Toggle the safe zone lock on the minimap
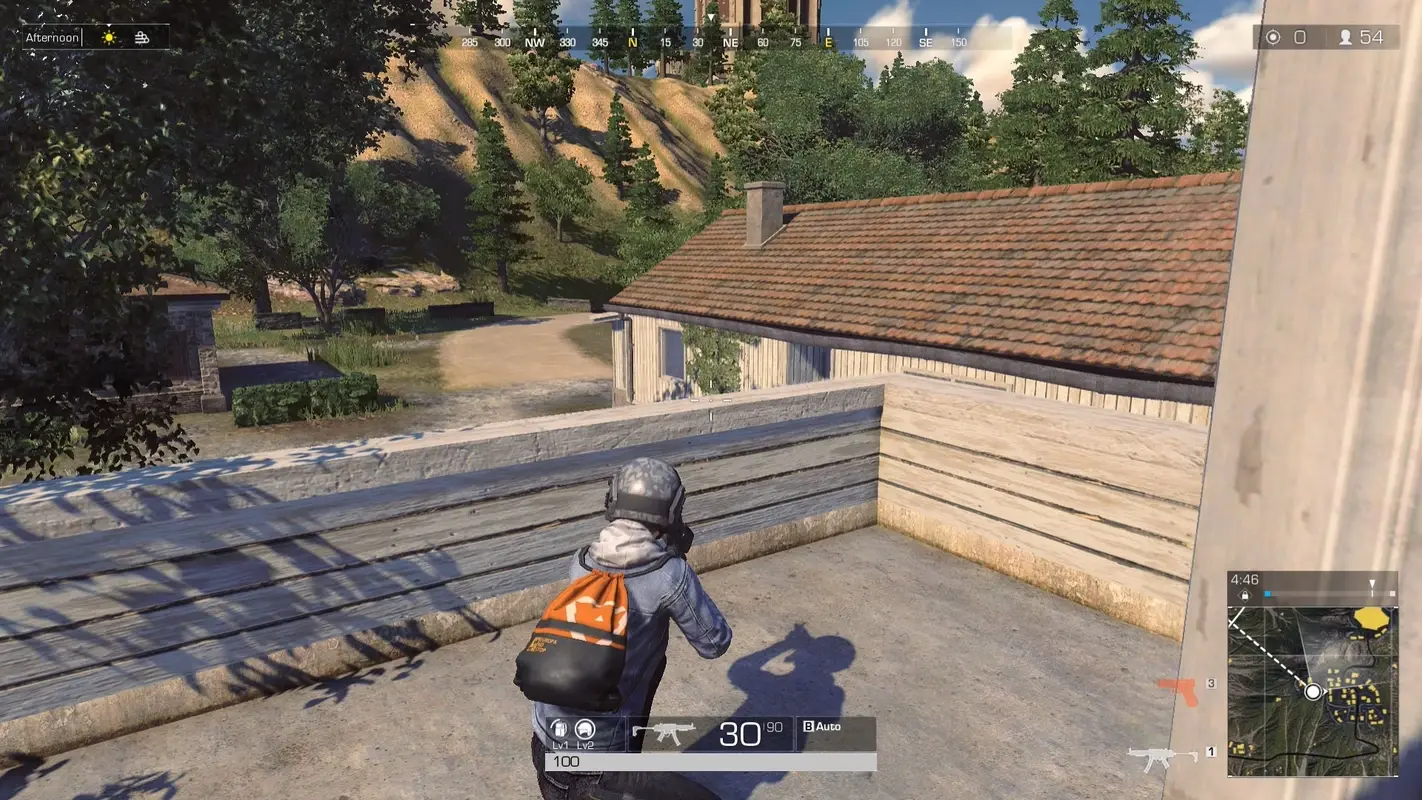 pos(1245,594)
